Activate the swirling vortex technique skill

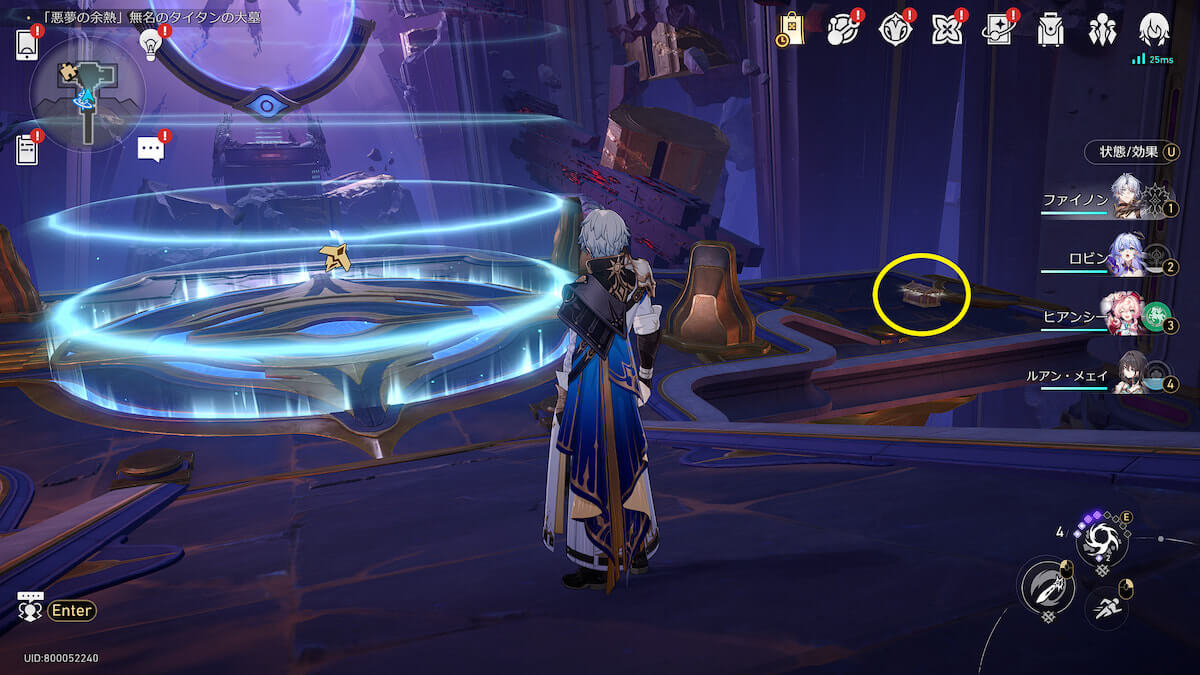pyautogui.click(x=1102, y=542)
